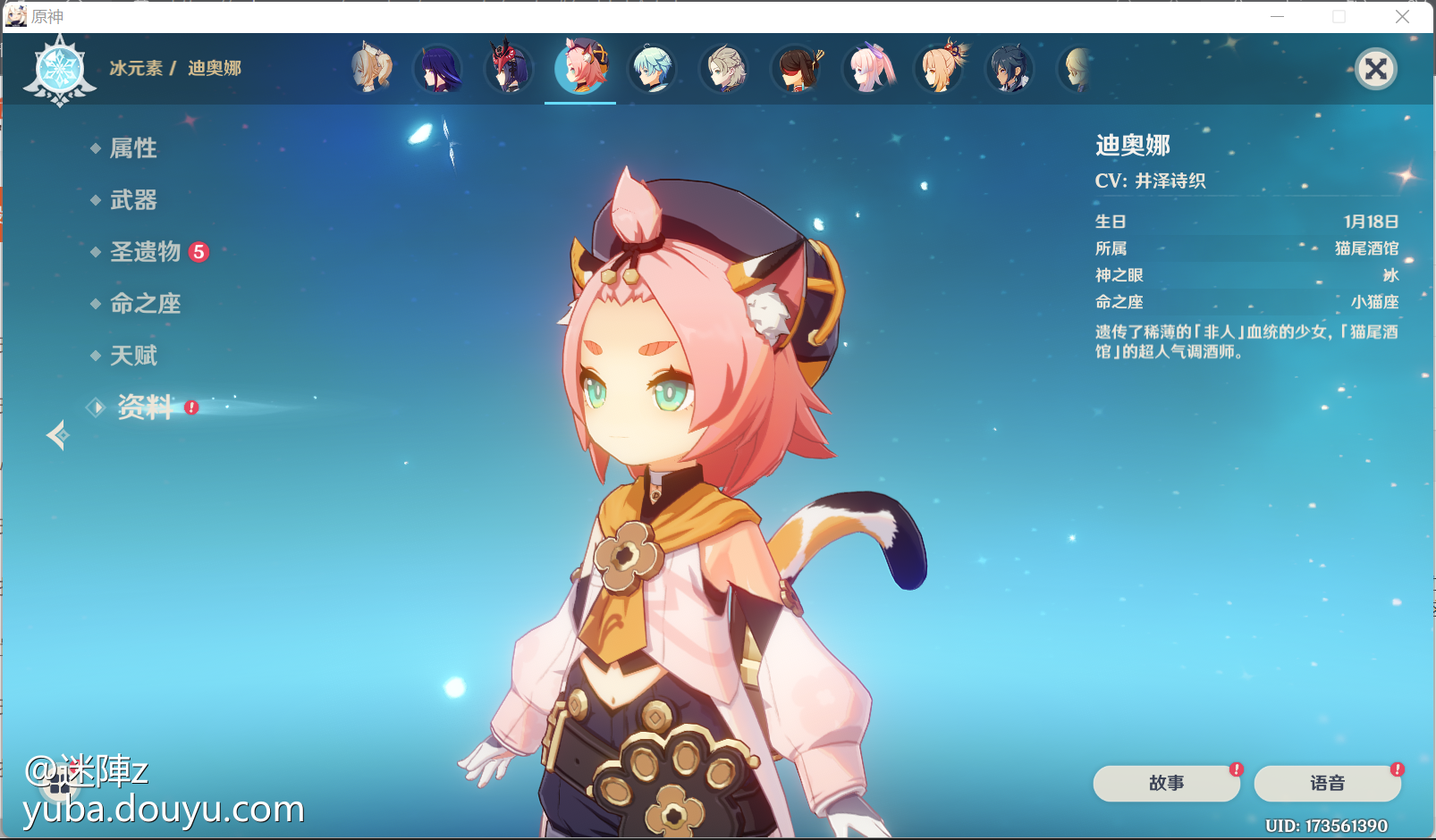Select the dark-blue-haired Kaeya portrait
The height and width of the screenshot is (840, 1436).
(1010, 69)
